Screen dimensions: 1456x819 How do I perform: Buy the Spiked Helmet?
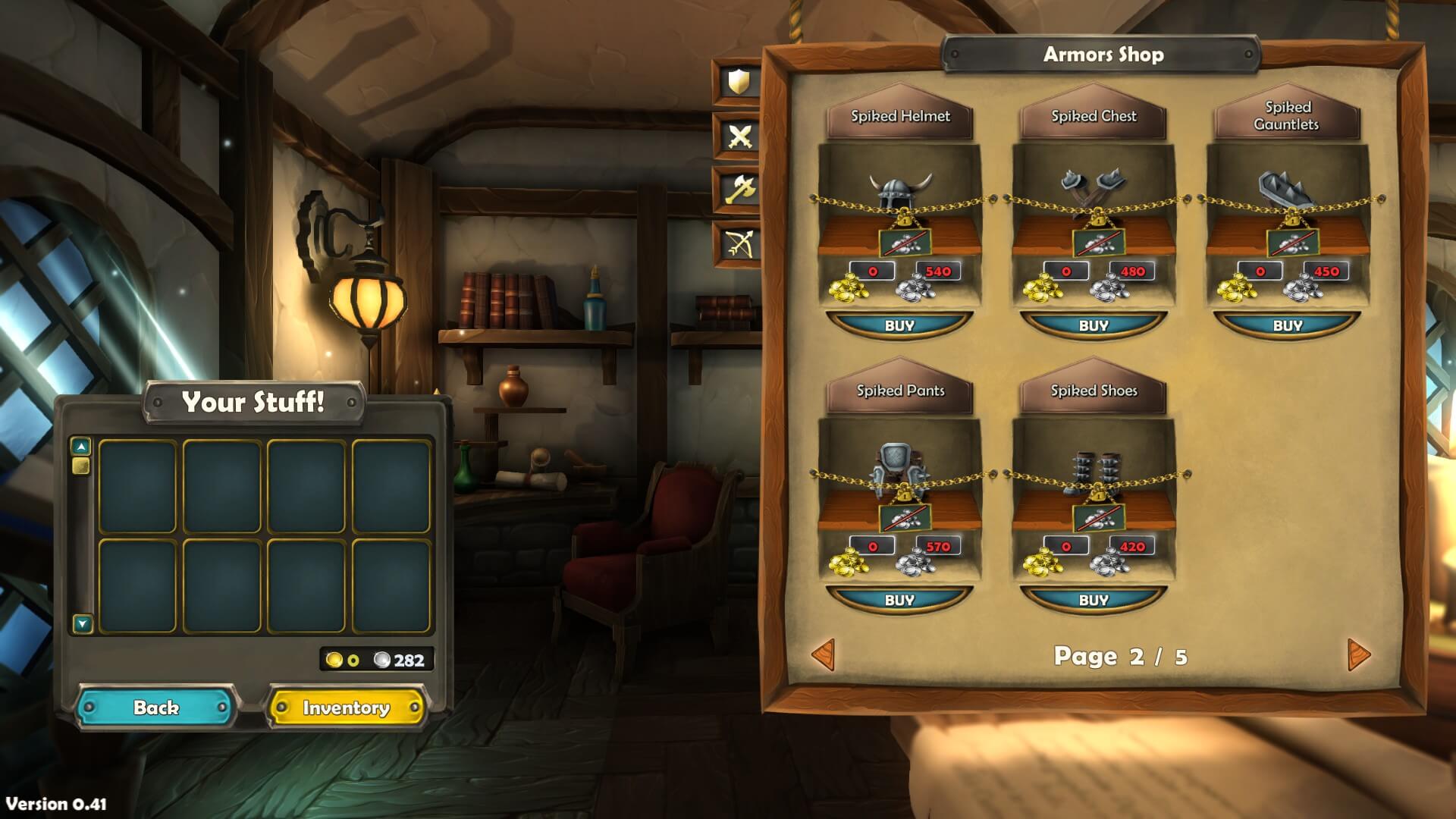899,325
